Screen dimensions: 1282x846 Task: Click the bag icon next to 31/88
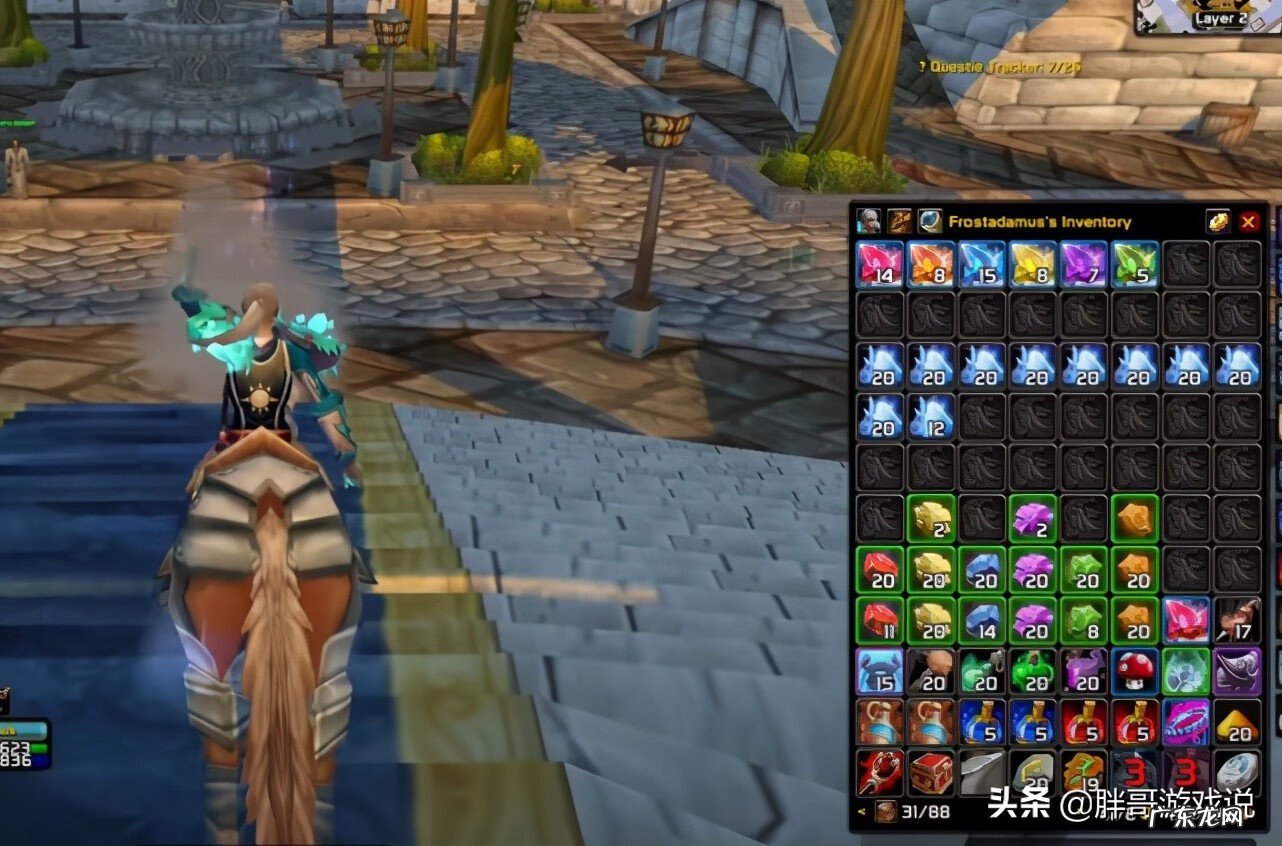coord(886,812)
